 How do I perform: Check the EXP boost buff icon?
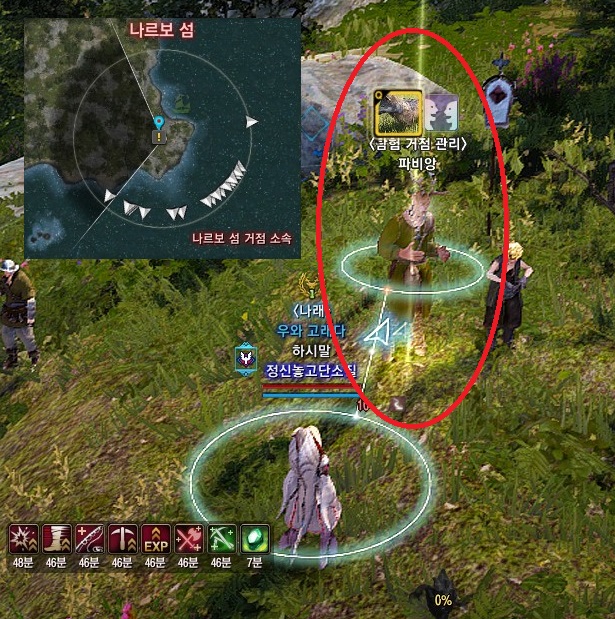pyautogui.click(x=154, y=540)
